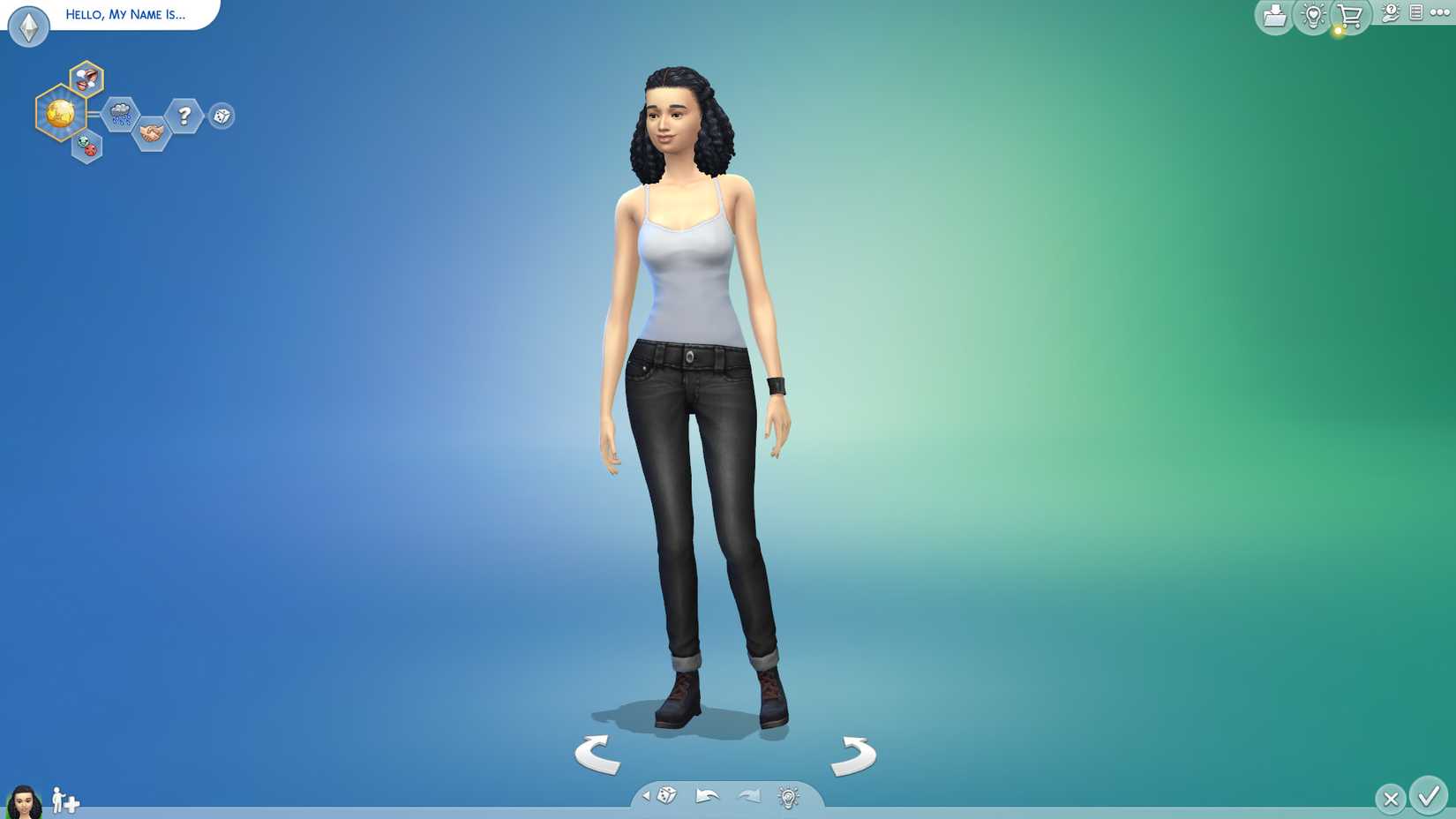
Task: Open the shopping cart store
Action: [1350, 14]
